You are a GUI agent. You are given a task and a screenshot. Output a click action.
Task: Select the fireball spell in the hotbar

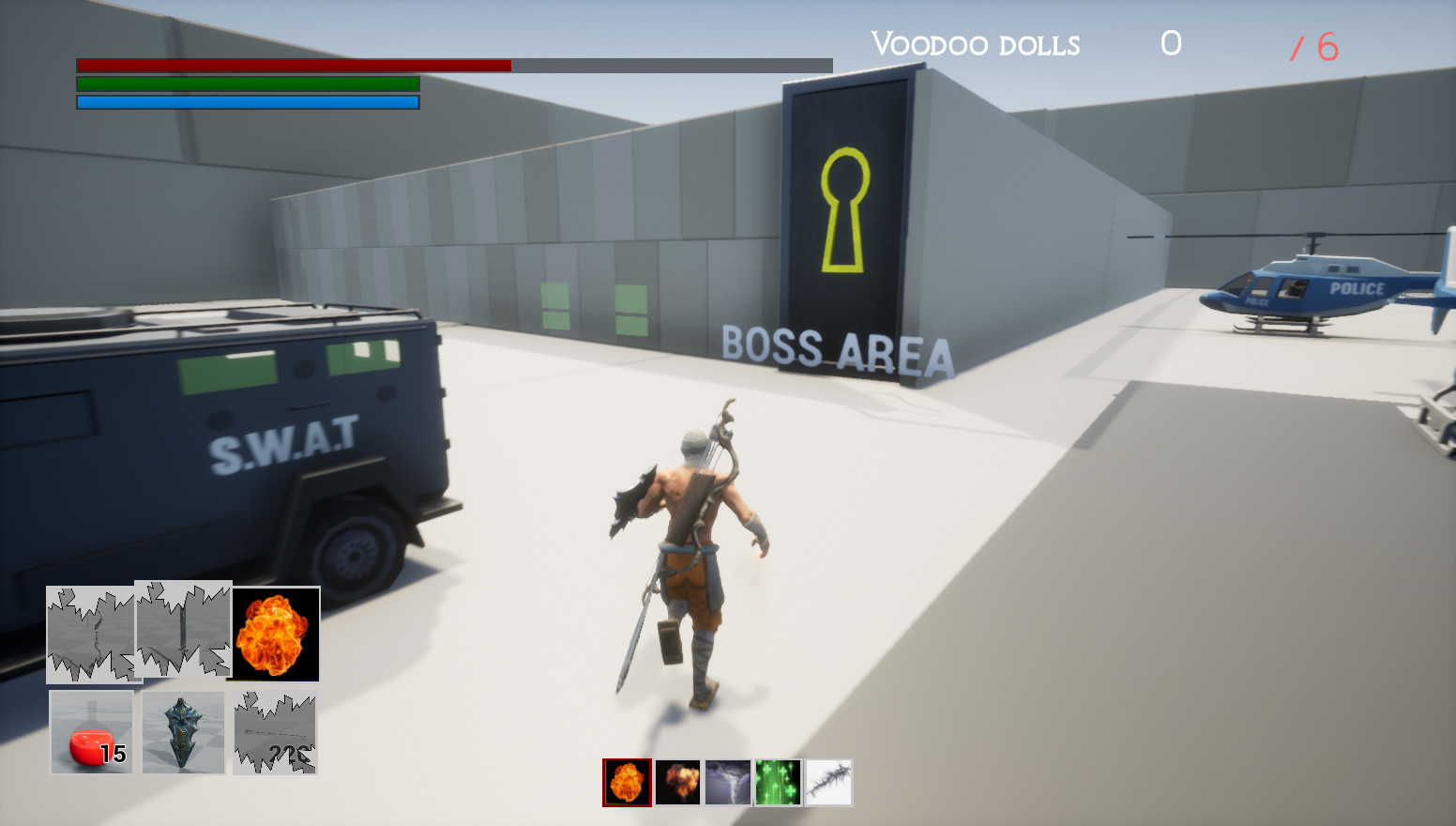click(626, 780)
